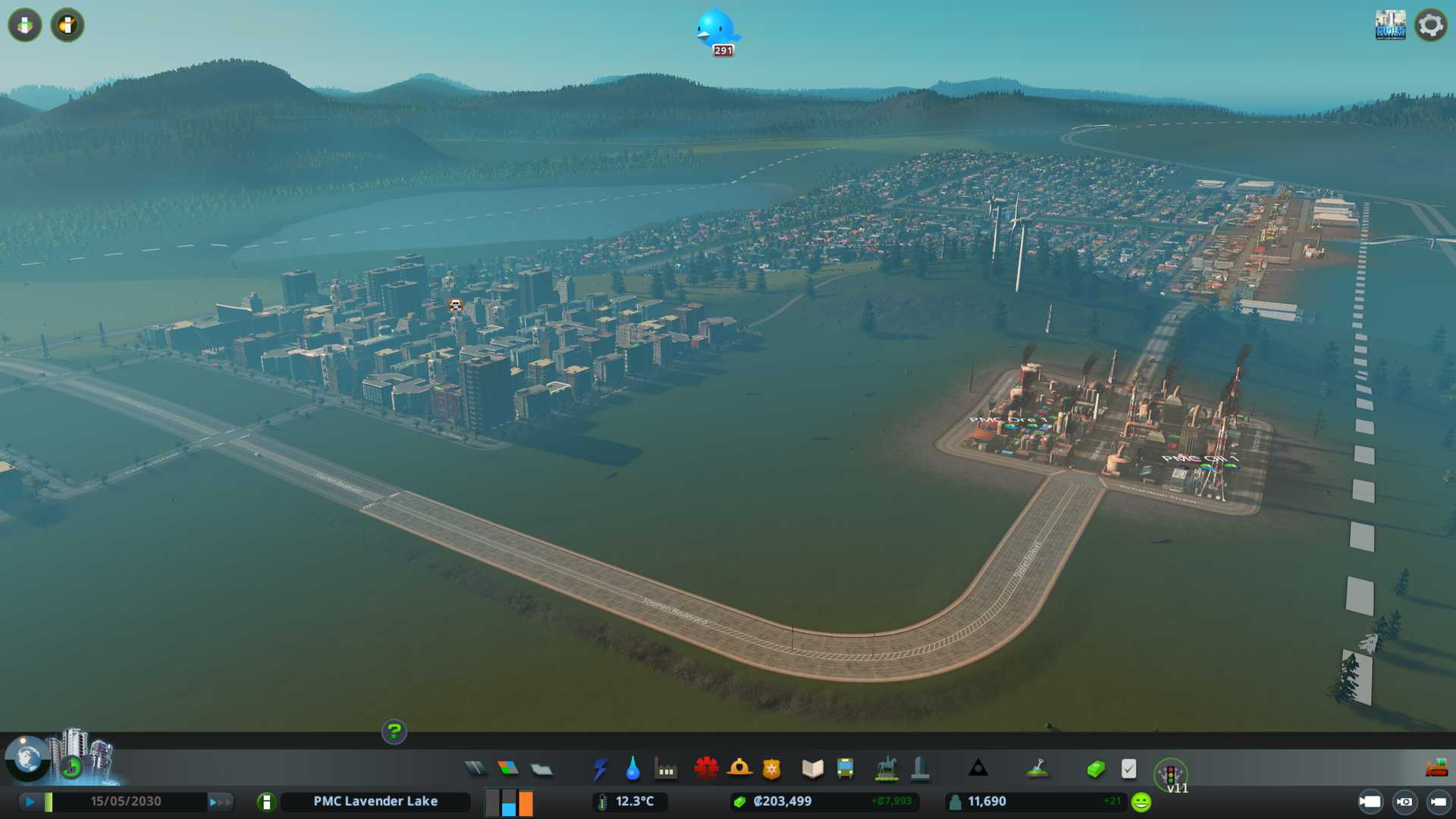The width and height of the screenshot is (1456, 819).
Task: Open the Fire Department helmet menu
Action: click(739, 769)
